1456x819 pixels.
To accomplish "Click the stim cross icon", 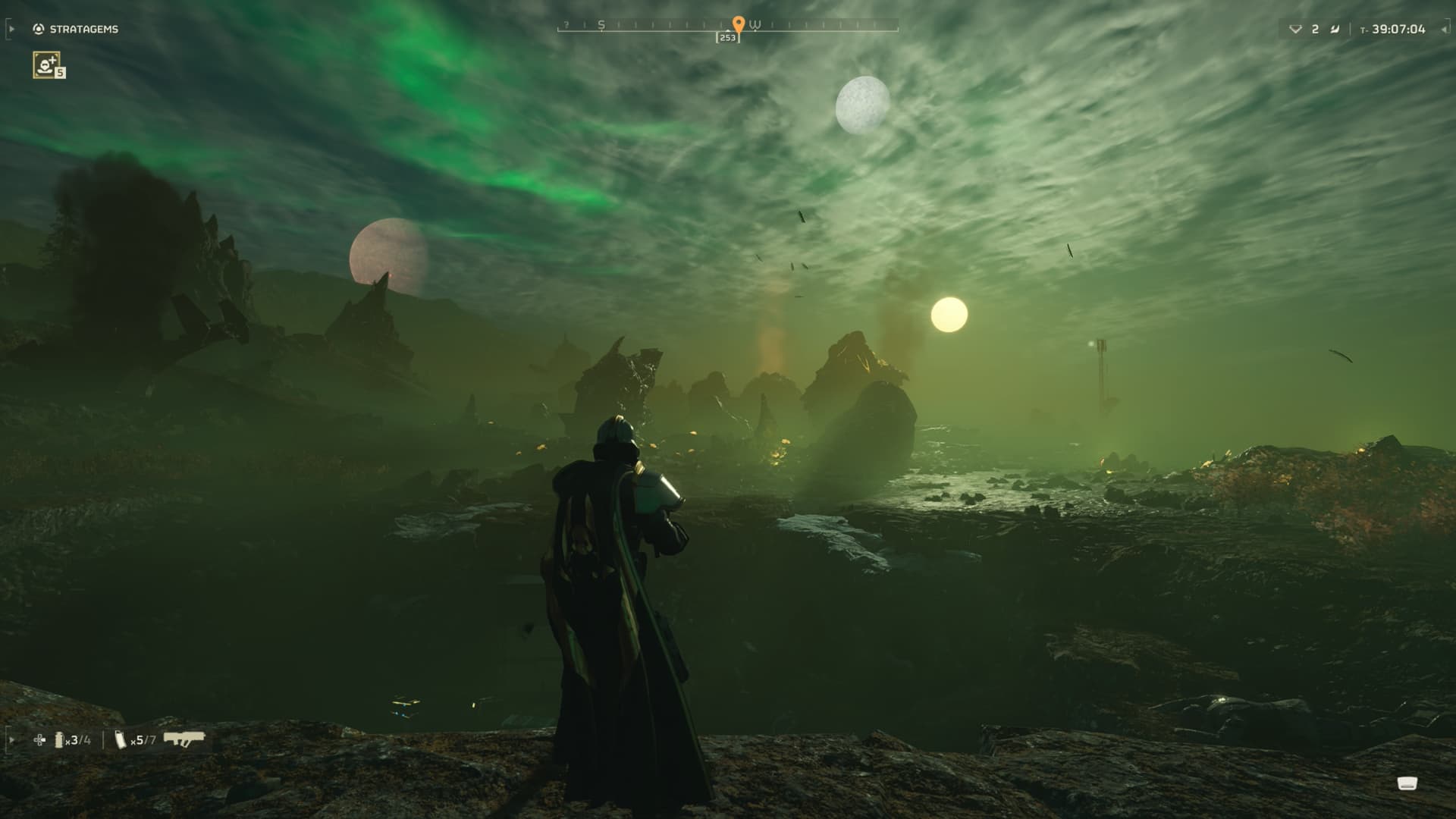I will click(x=39, y=739).
